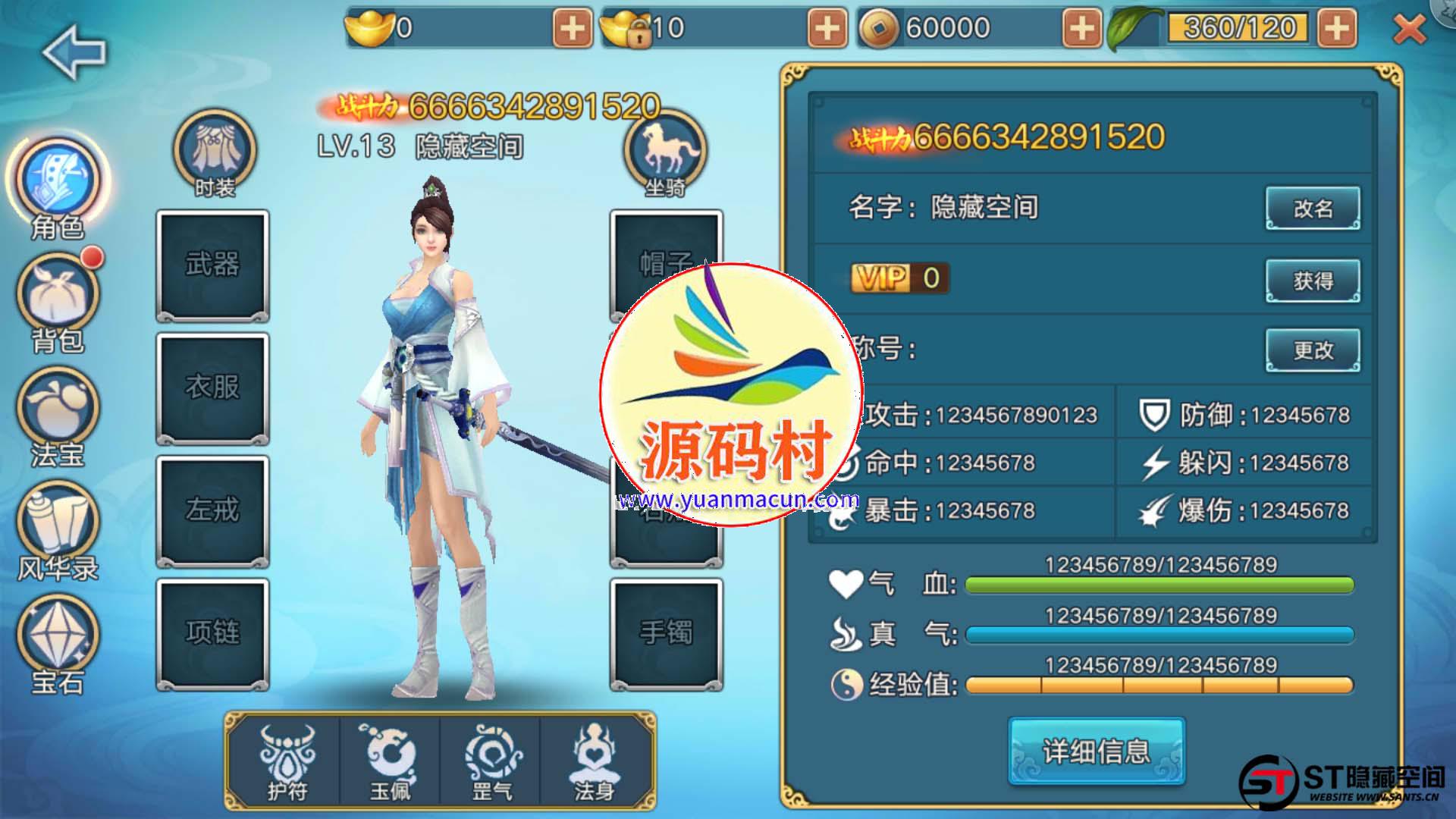
Task: Select the 手镯 bracelet equipment slot
Action: click(x=666, y=632)
